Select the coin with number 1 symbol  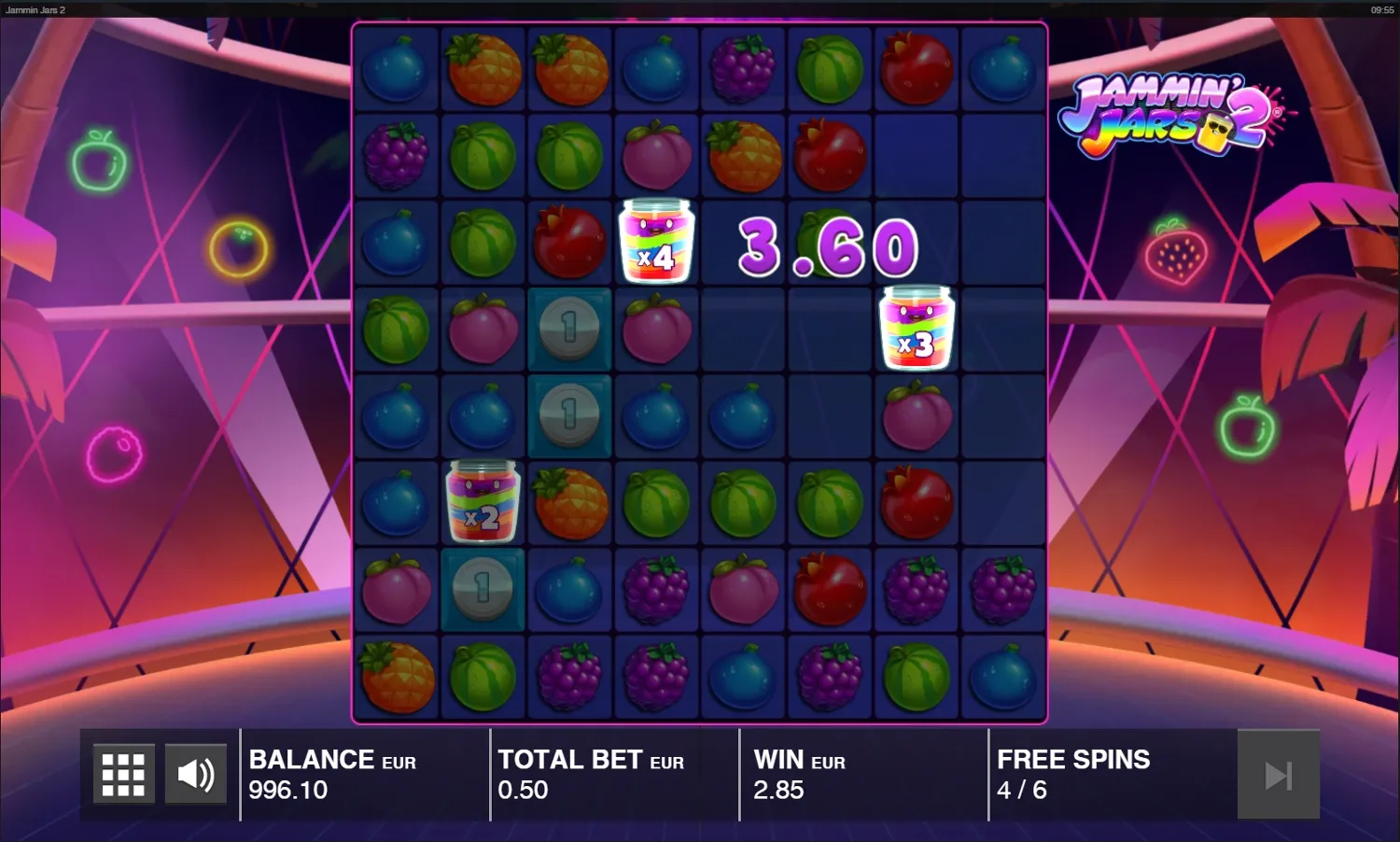click(x=569, y=329)
